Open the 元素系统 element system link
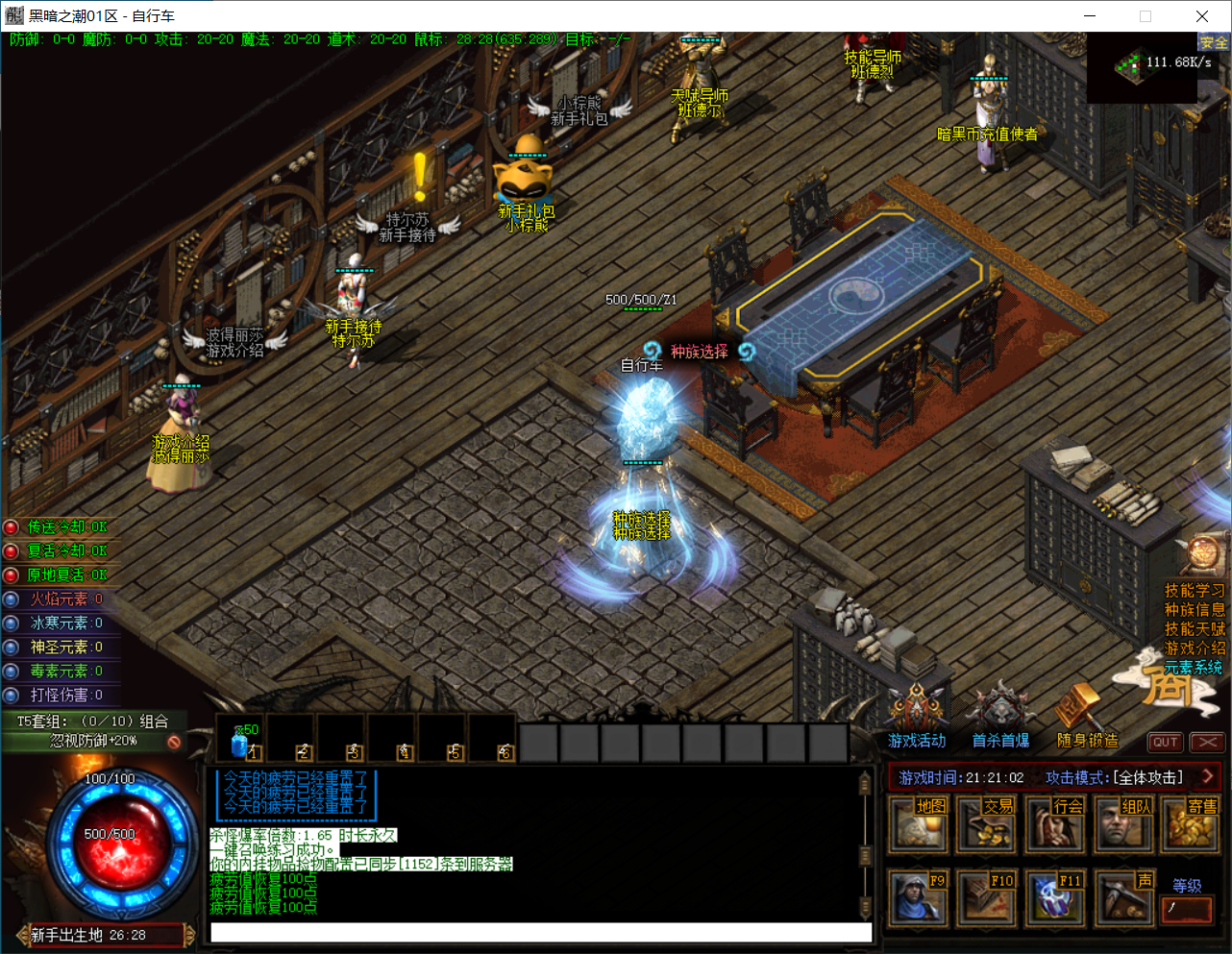1232x954 pixels. 1195,668
